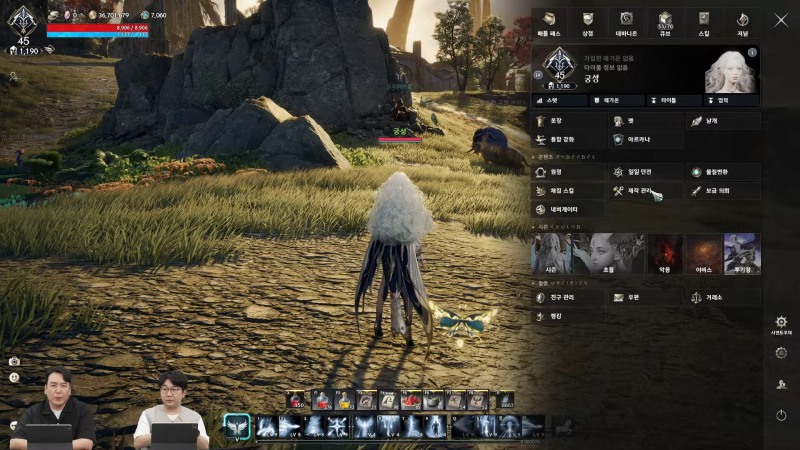This screenshot has width=800, height=450.
Task: Open the 큐브 (Cube) menu
Action: pyautogui.click(x=667, y=22)
